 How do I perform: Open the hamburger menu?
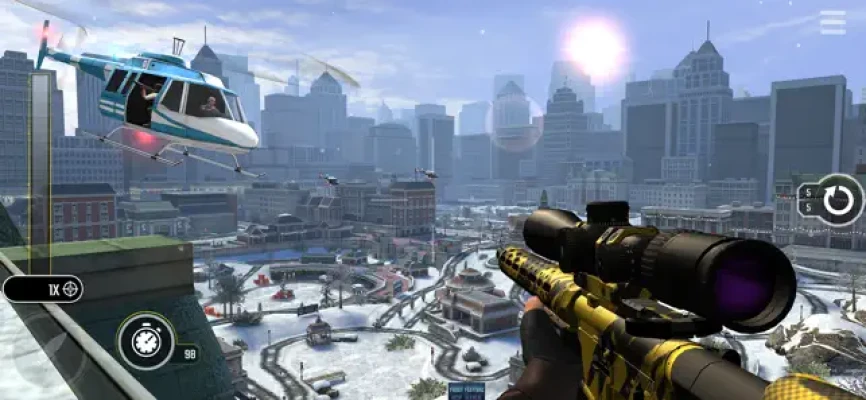point(832,22)
